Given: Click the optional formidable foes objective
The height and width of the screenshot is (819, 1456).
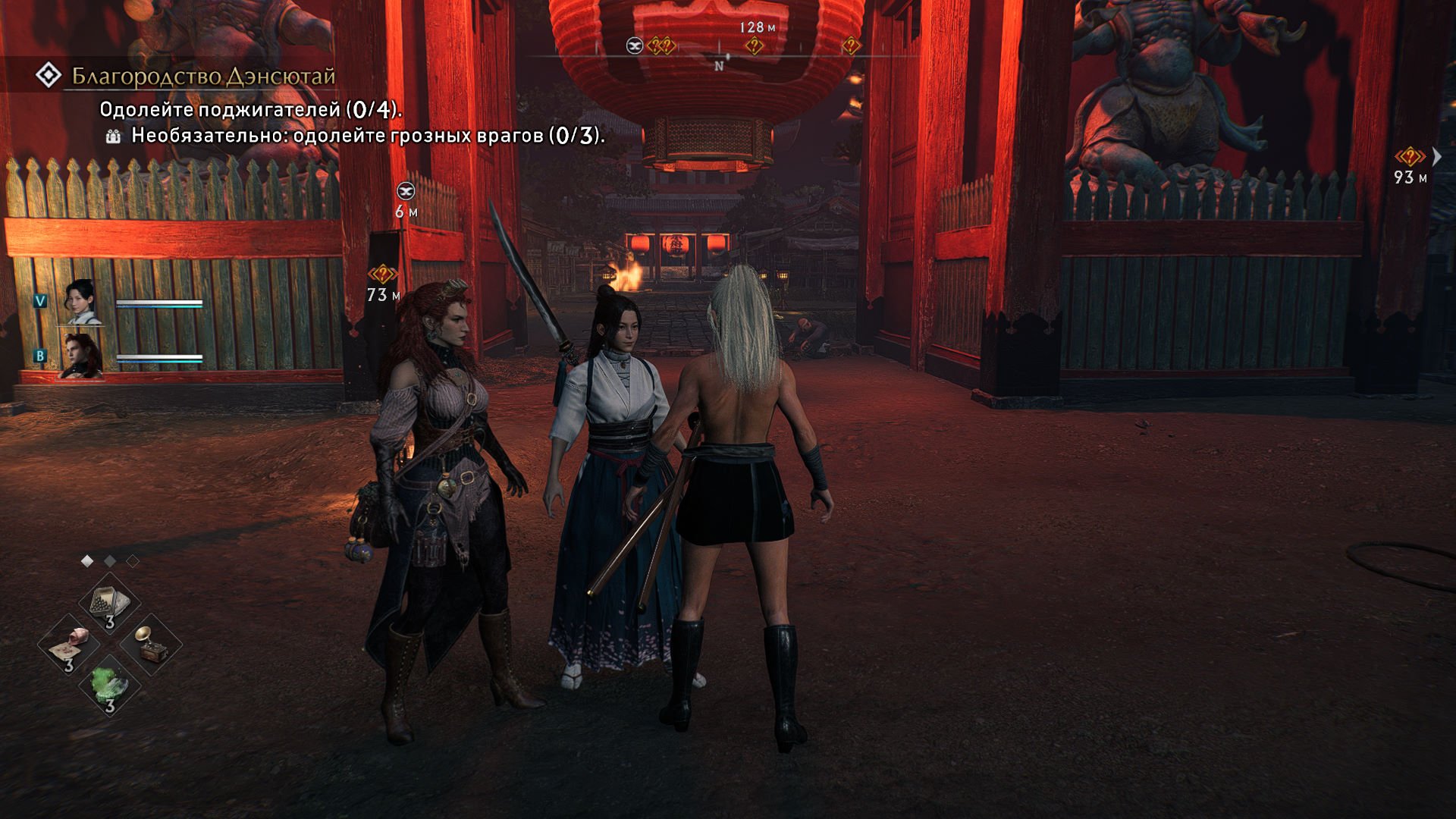Looking at the screenshot, I should coord(367,136).
